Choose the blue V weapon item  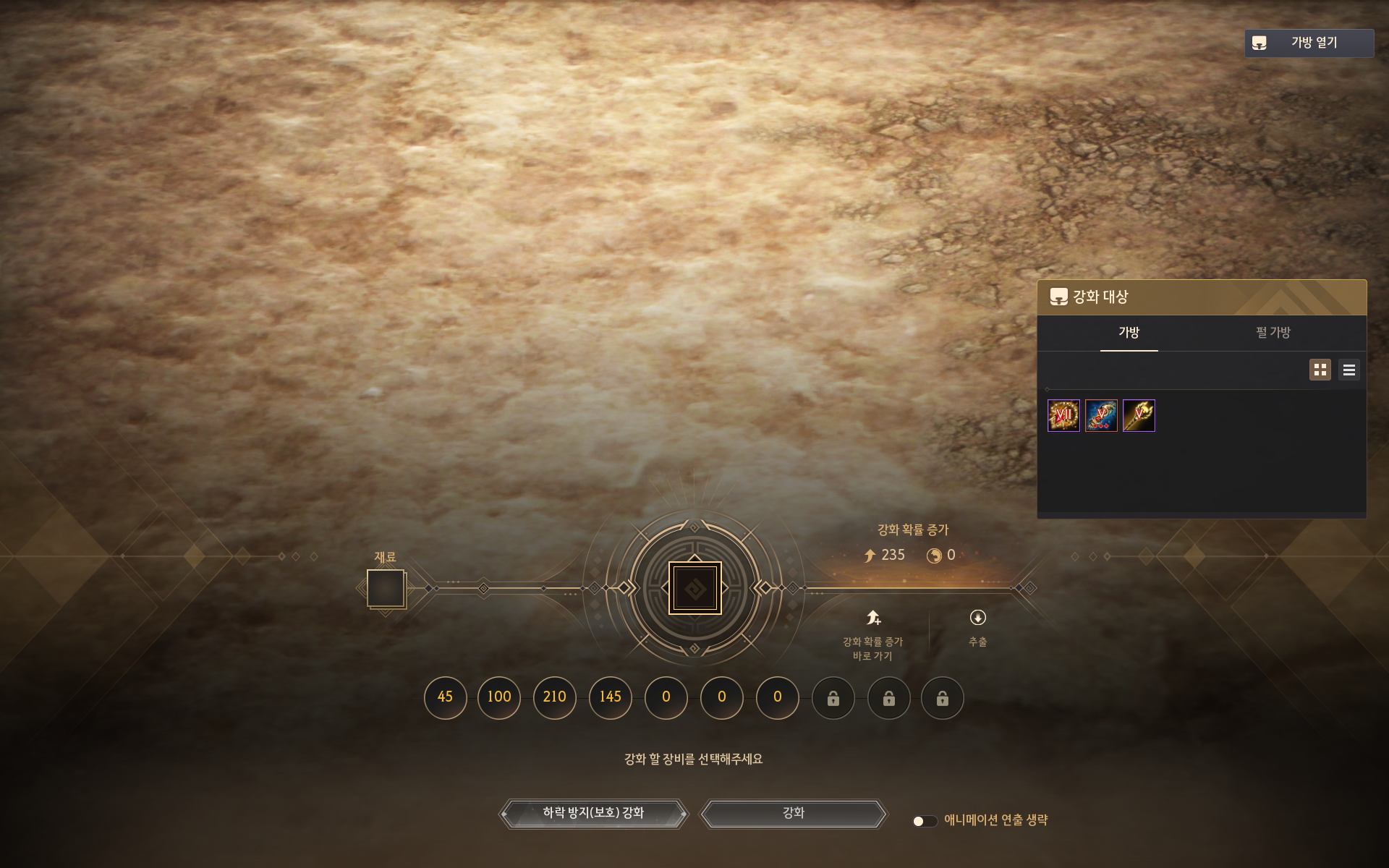1101,415
